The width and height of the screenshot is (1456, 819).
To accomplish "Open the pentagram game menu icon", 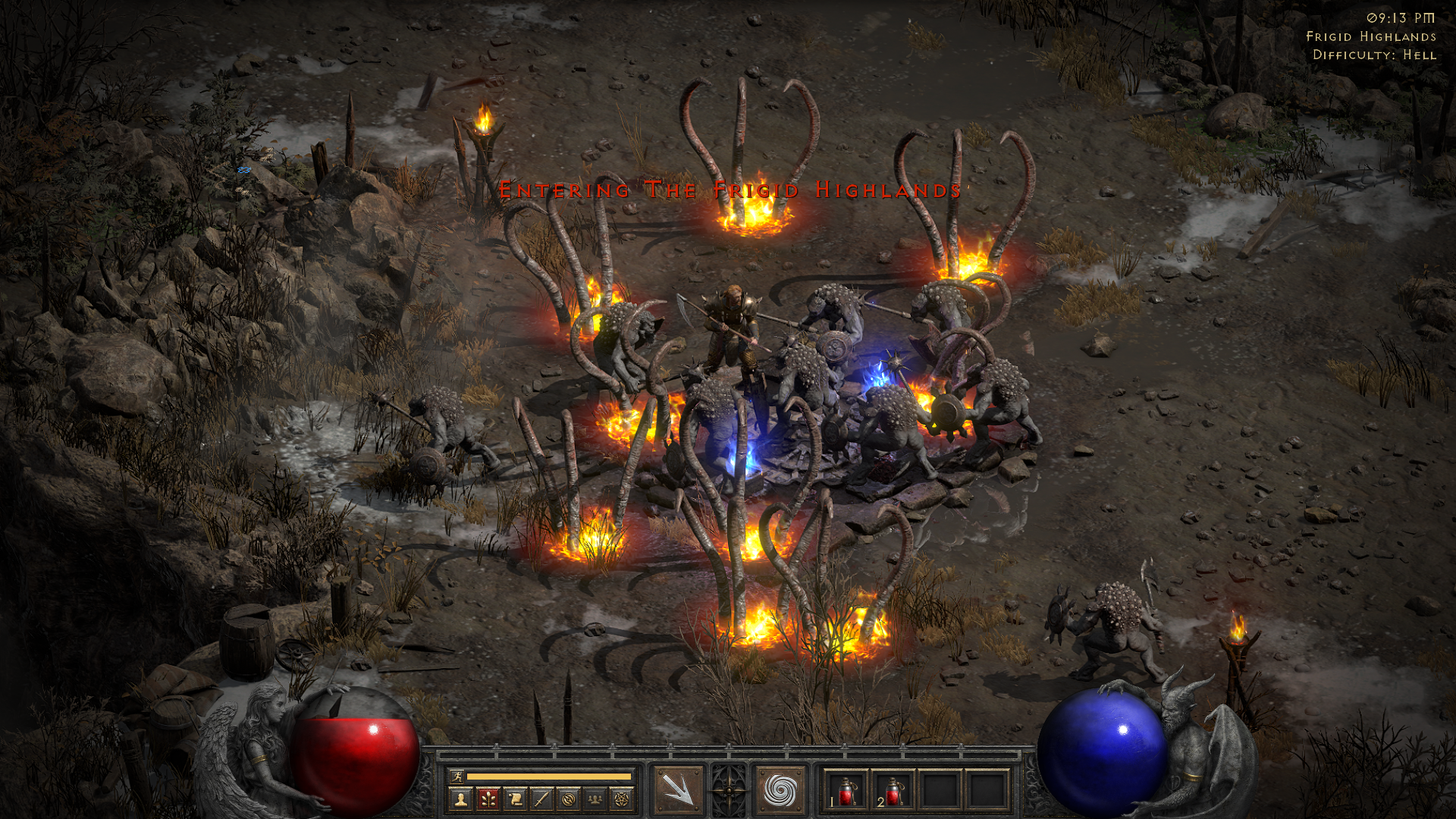I will [622, 799].
